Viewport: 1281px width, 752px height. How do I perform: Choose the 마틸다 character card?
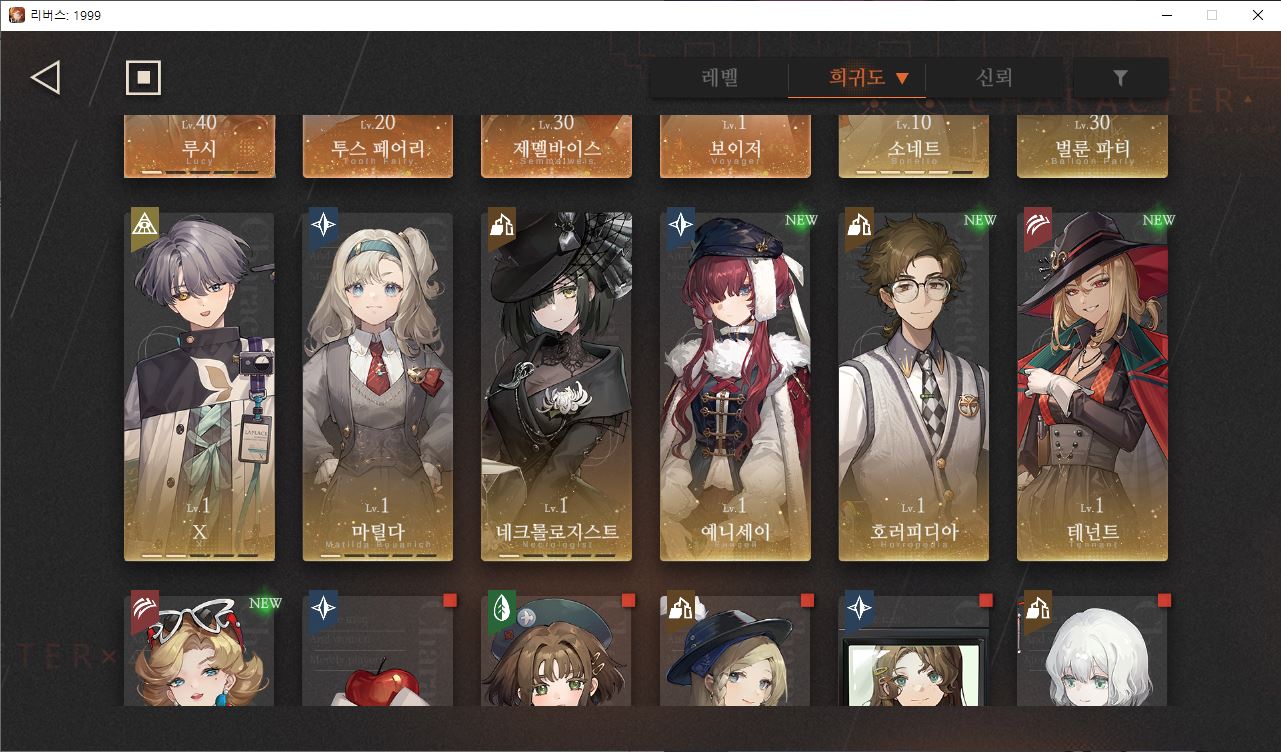pyautogui.click(x=378, y=386)
